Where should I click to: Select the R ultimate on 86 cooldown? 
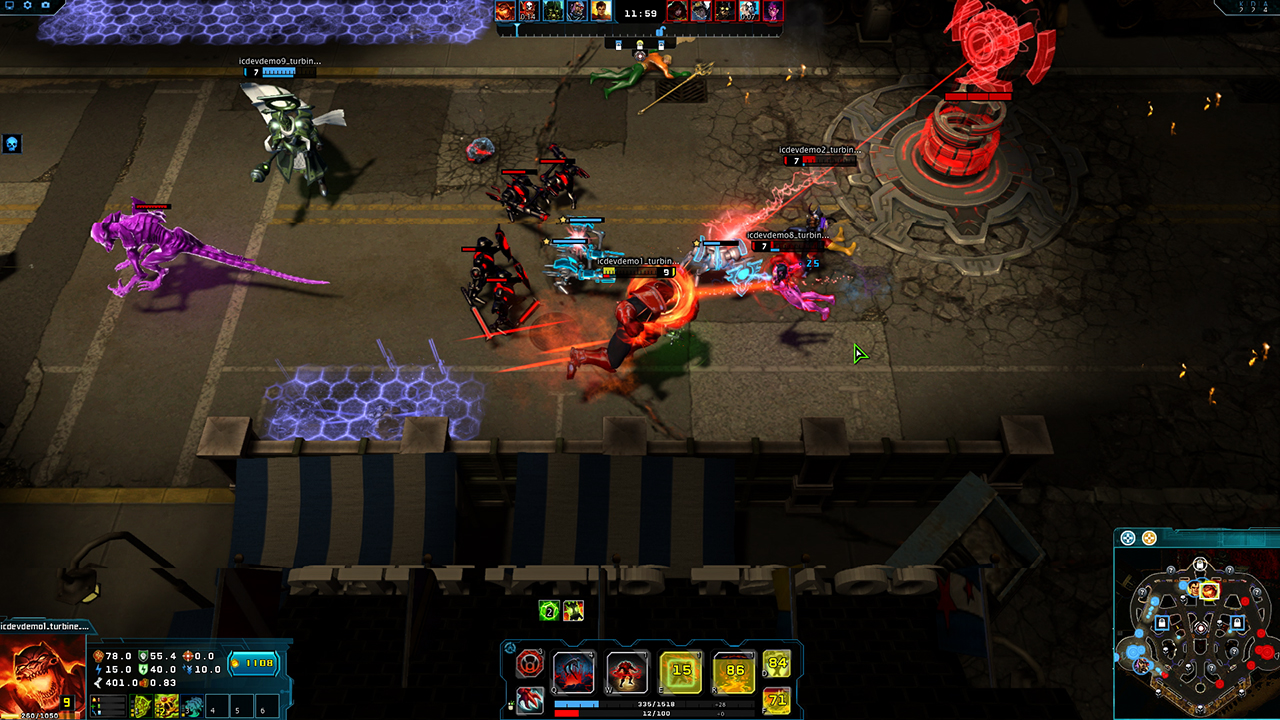[734, 673]
